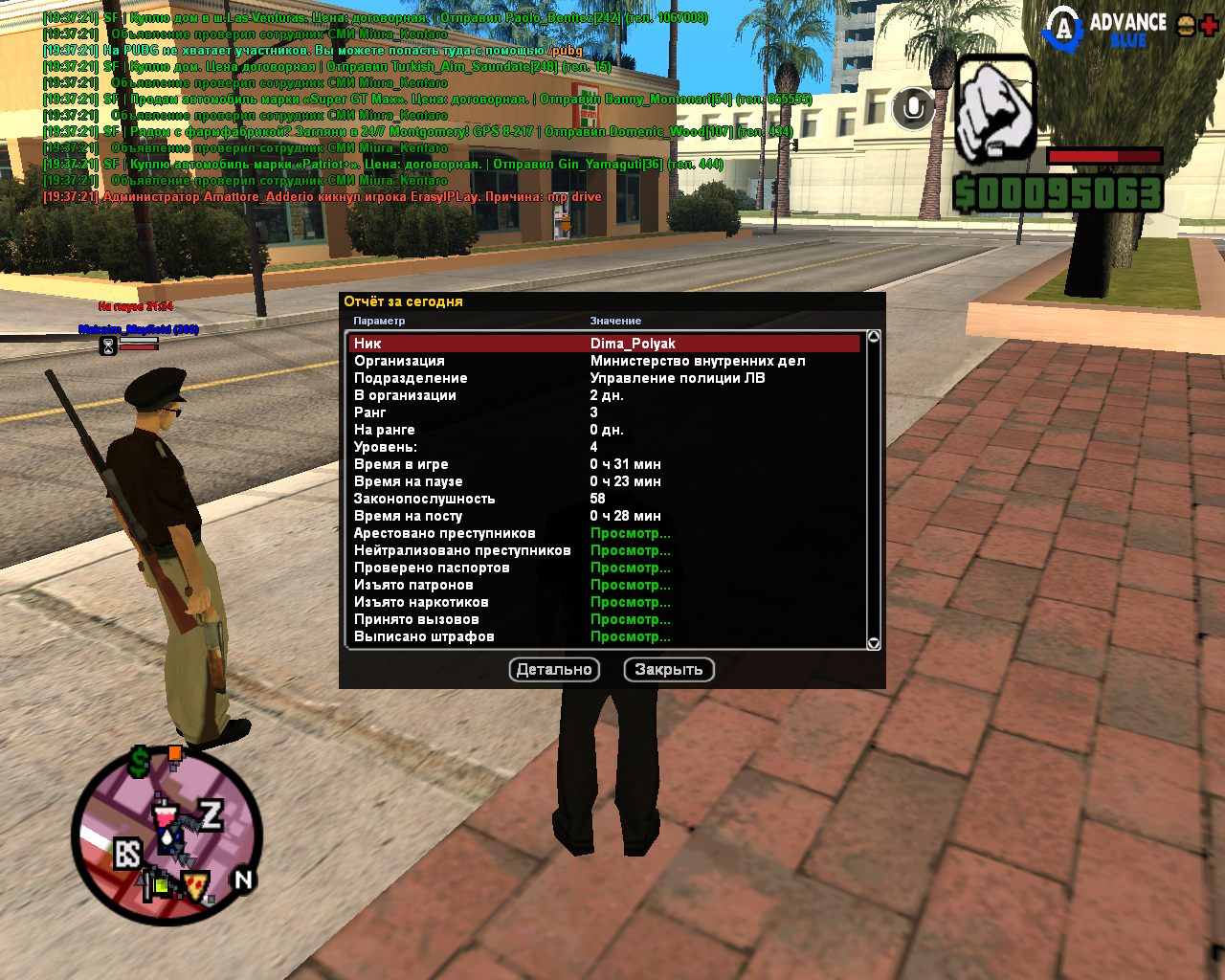Click the list's scroll-up arrow

coord(873,337)
